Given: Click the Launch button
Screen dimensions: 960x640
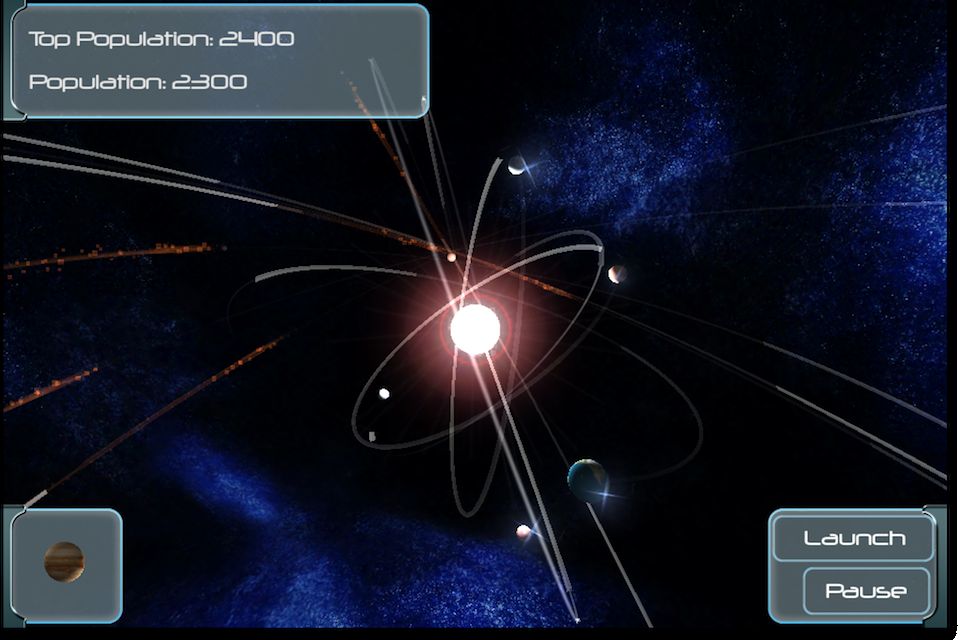Looking at the screenshot, I should (854, 539).
